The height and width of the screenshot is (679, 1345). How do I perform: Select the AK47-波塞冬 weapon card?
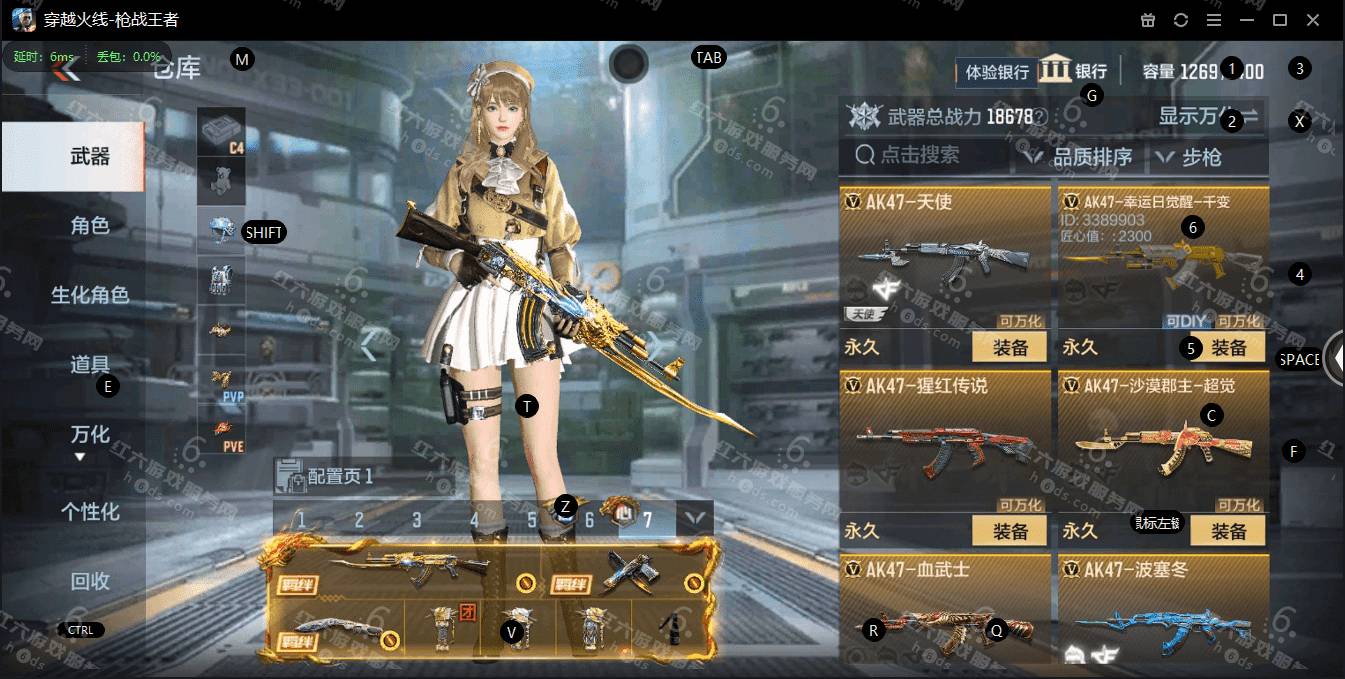coord(1163,612)
